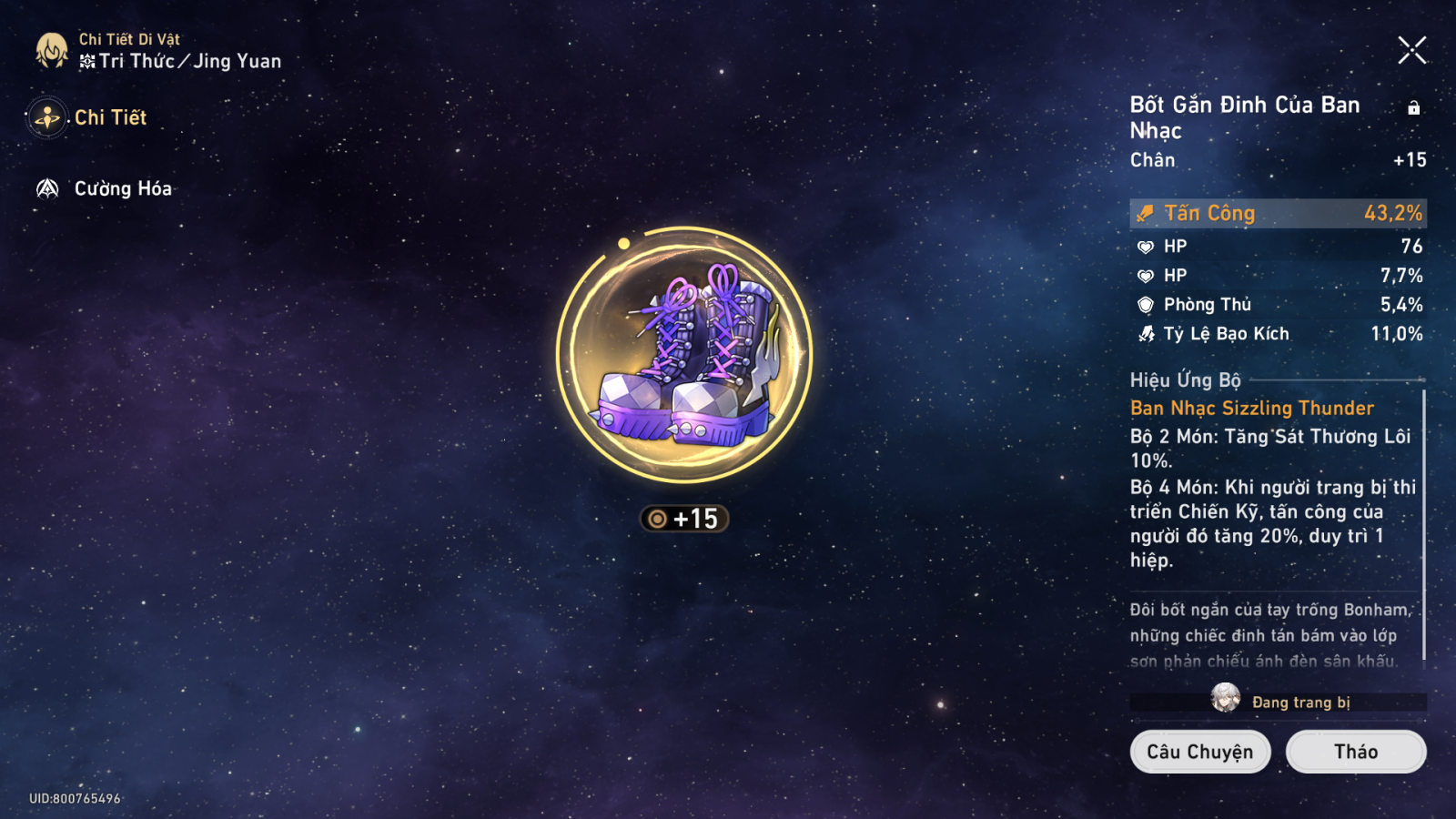The width and height of the screenshot is (1456, 819).
Task: Open the Câu Chuyện story button
Action: coord(1199,752)
